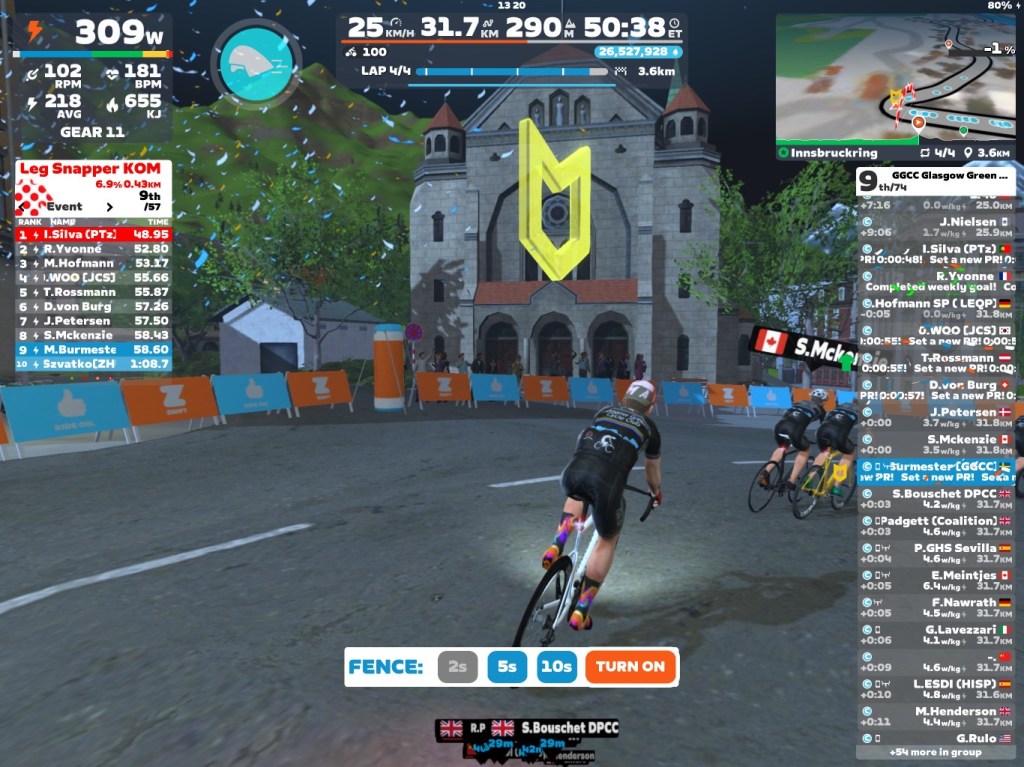
Task: Choose the 5s fence option
Action: [507, 667]
